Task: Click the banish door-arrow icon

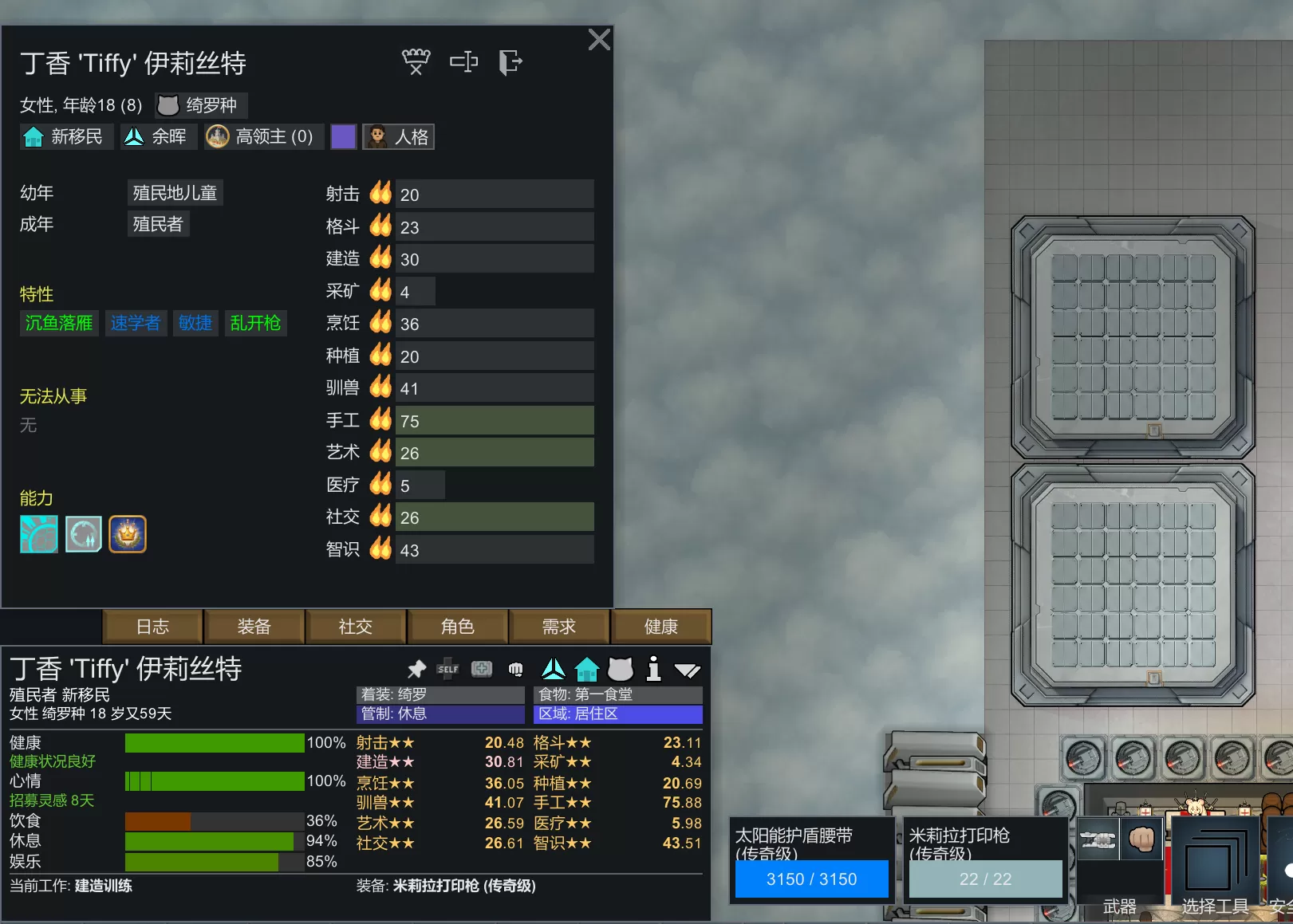Action: pyautogui.click(x=510, y=61)
